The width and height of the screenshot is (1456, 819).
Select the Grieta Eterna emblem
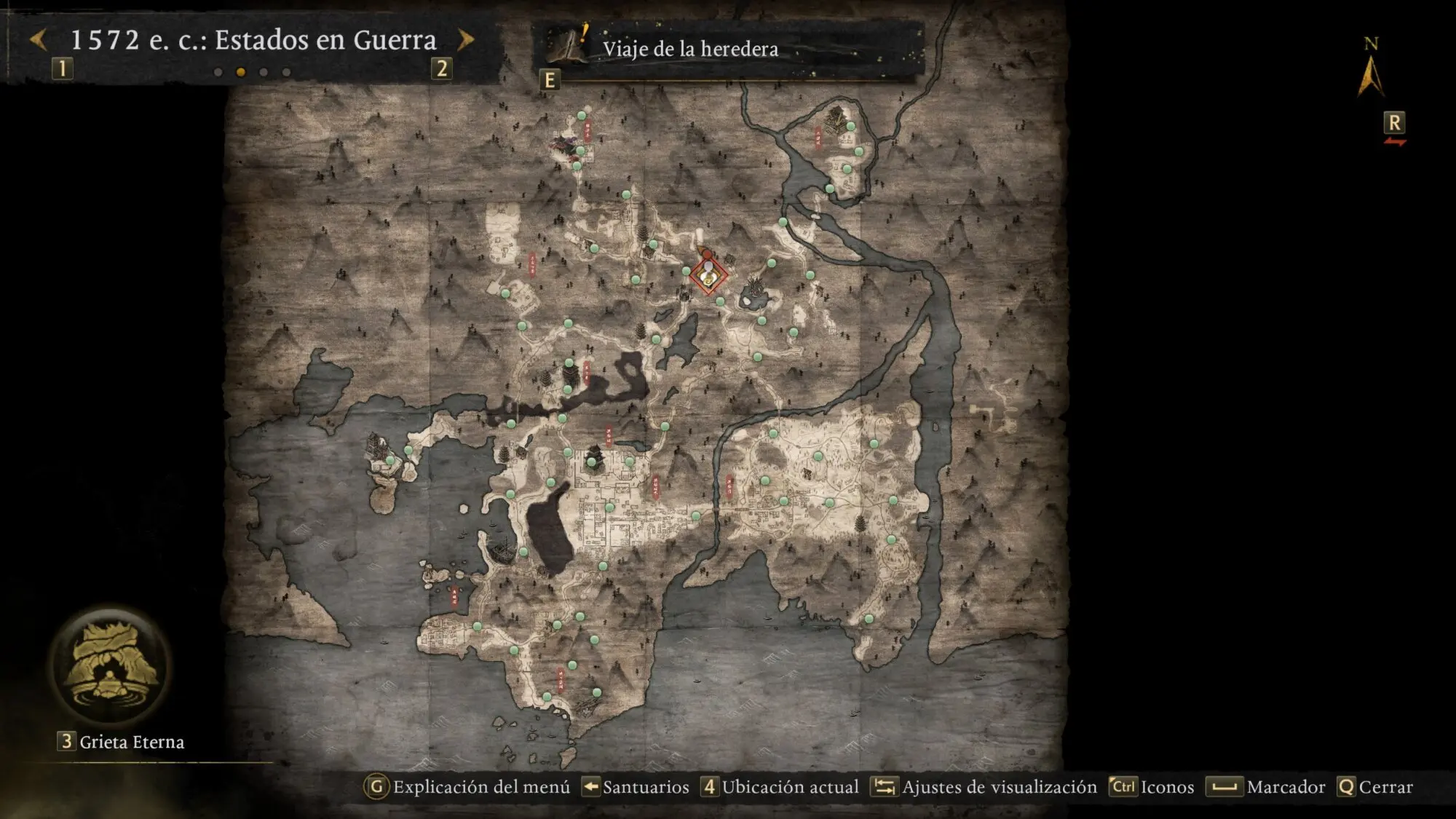(x=111, y=666)
